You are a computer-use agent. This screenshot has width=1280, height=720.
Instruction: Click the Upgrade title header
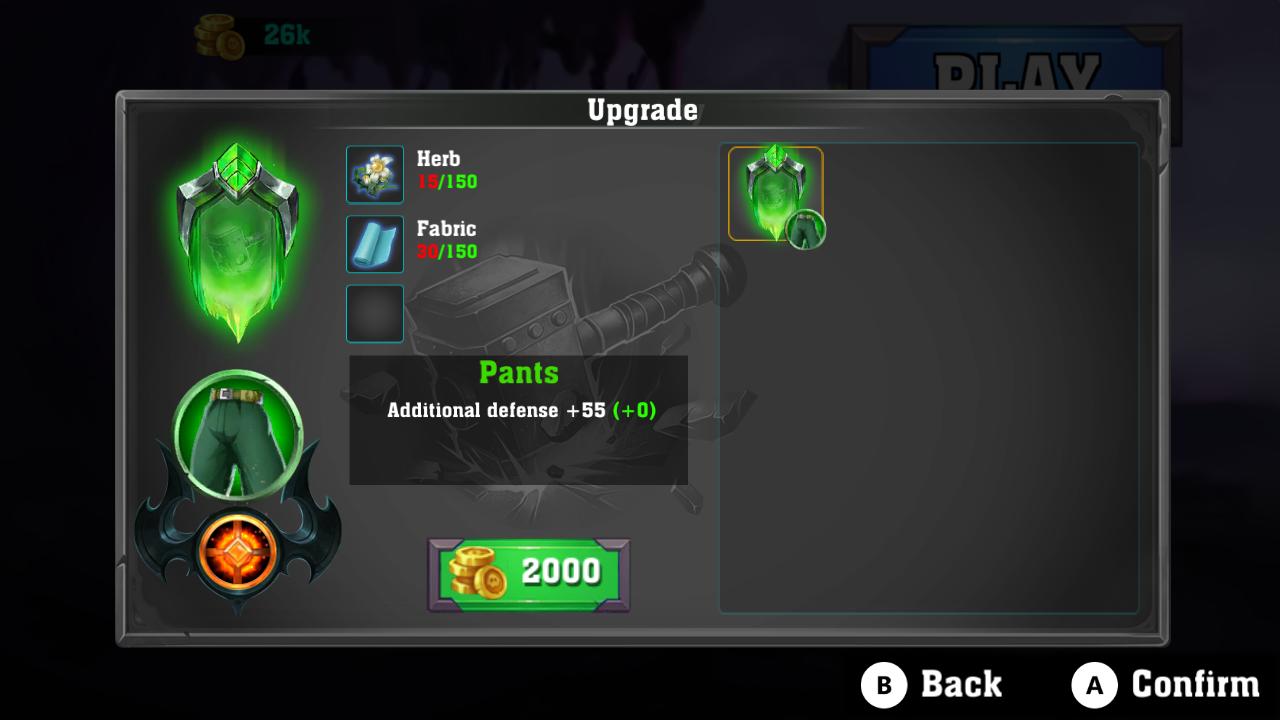point(643,111)
